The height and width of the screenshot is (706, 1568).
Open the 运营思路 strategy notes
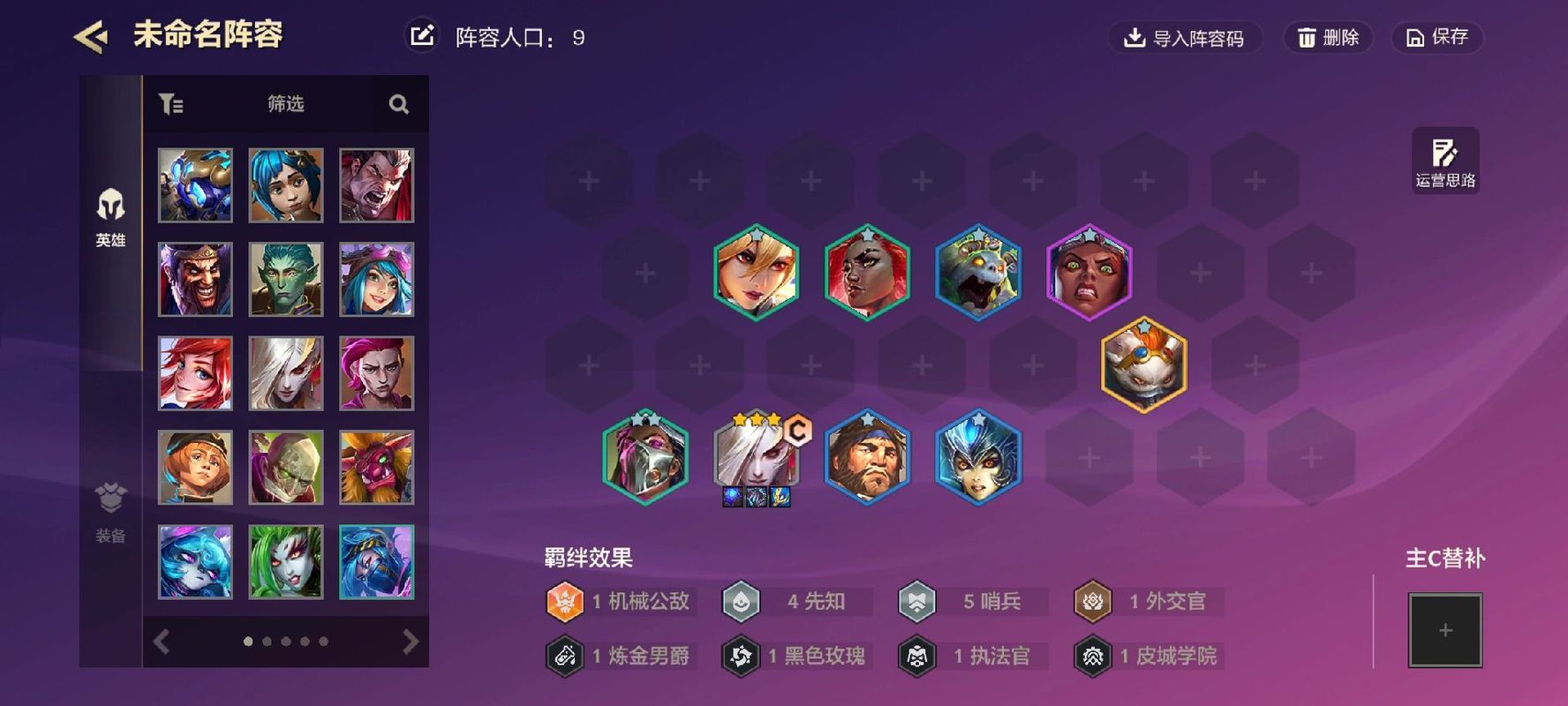[1444, 161]
